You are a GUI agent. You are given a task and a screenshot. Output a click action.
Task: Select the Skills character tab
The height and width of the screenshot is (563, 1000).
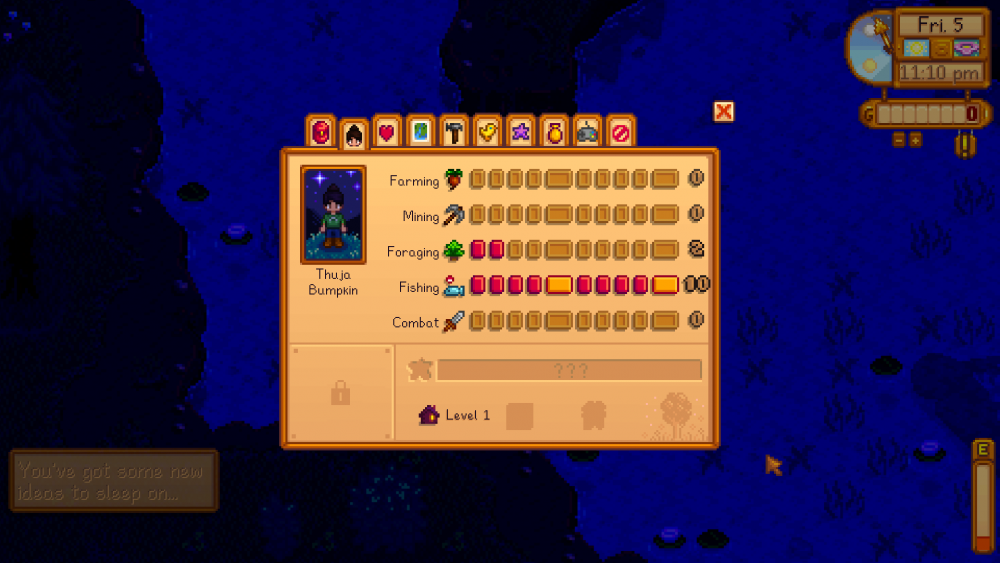tap(354, 132)
